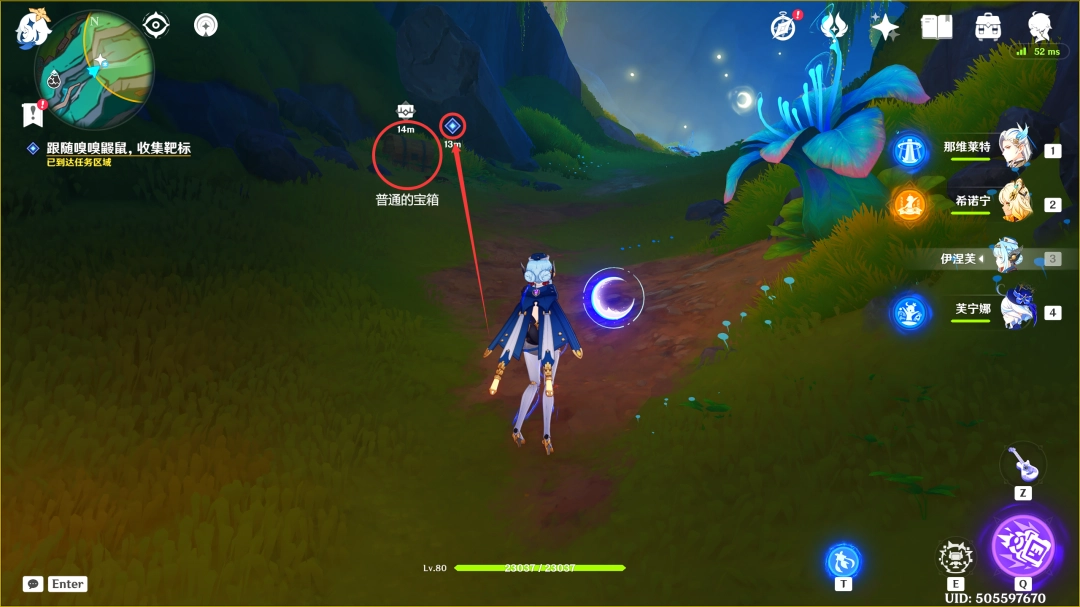1080x607 pixels.
Task: Select the tracked quest 跟随嗅嗅鼹鼠
Action: click(118, 148)
